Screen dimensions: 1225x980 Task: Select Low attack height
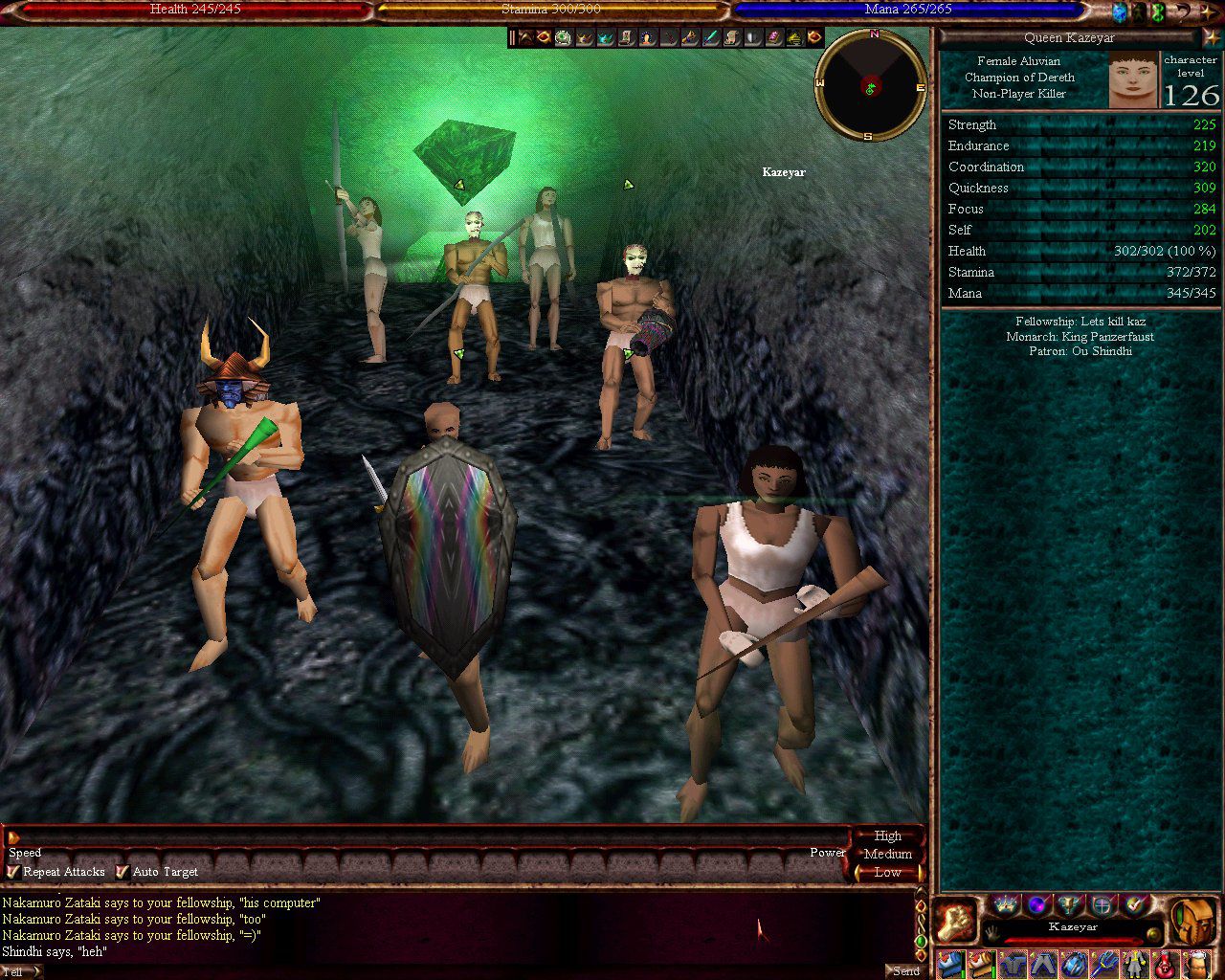click(887, 872)
